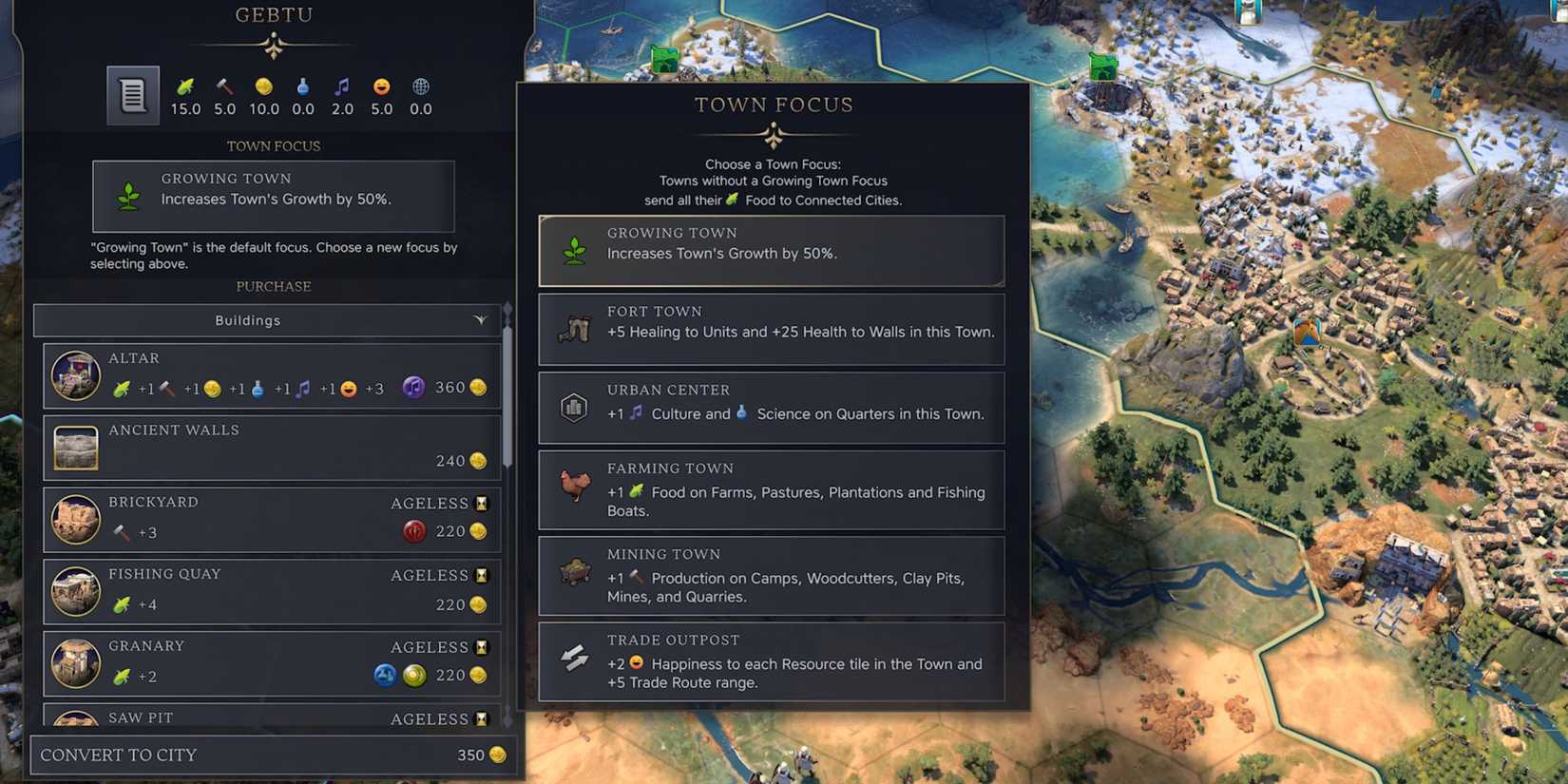Select the Fort Town focus option

pos(771,328)
